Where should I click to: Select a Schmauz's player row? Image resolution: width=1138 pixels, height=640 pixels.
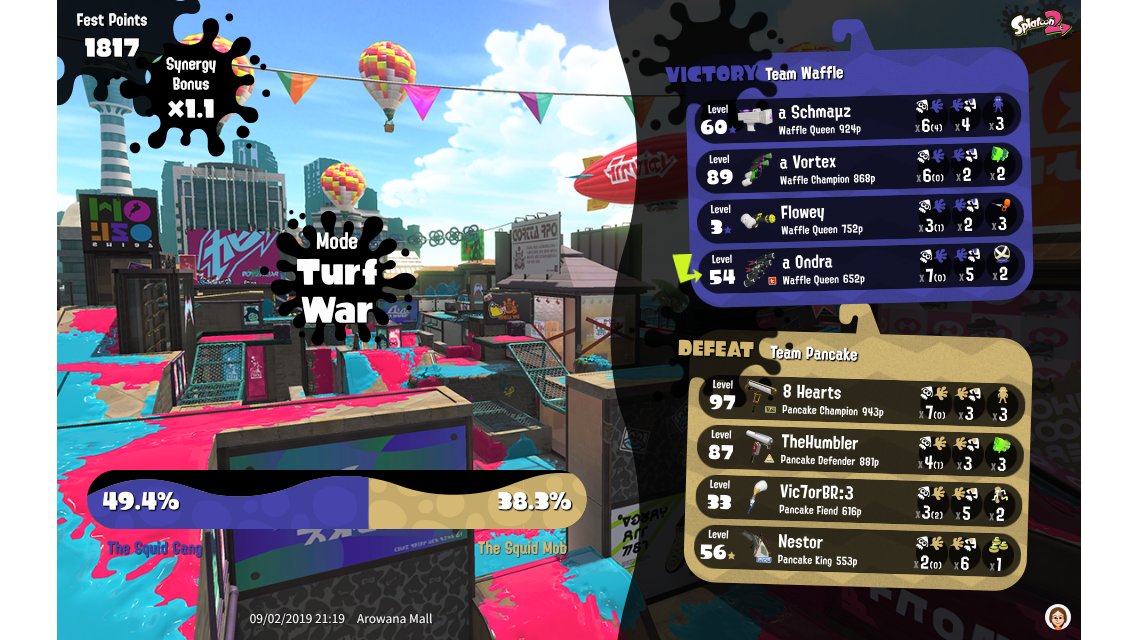coord(860,117)
